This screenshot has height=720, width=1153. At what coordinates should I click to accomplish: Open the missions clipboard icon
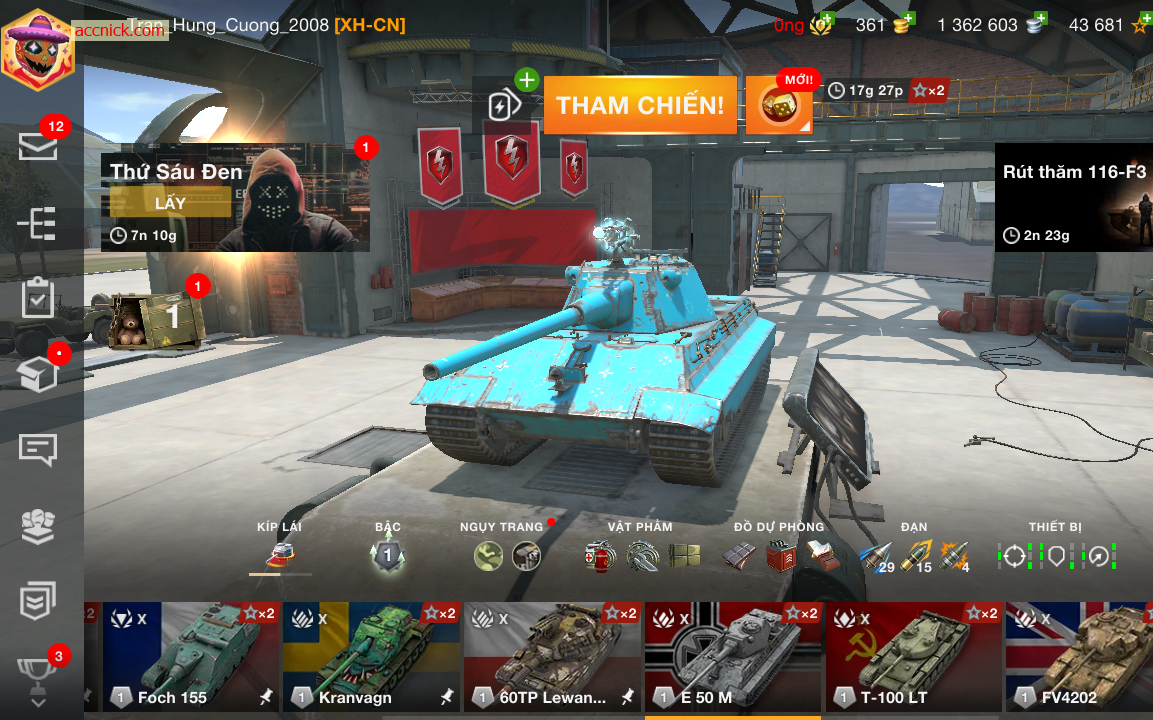click(38, 298)
